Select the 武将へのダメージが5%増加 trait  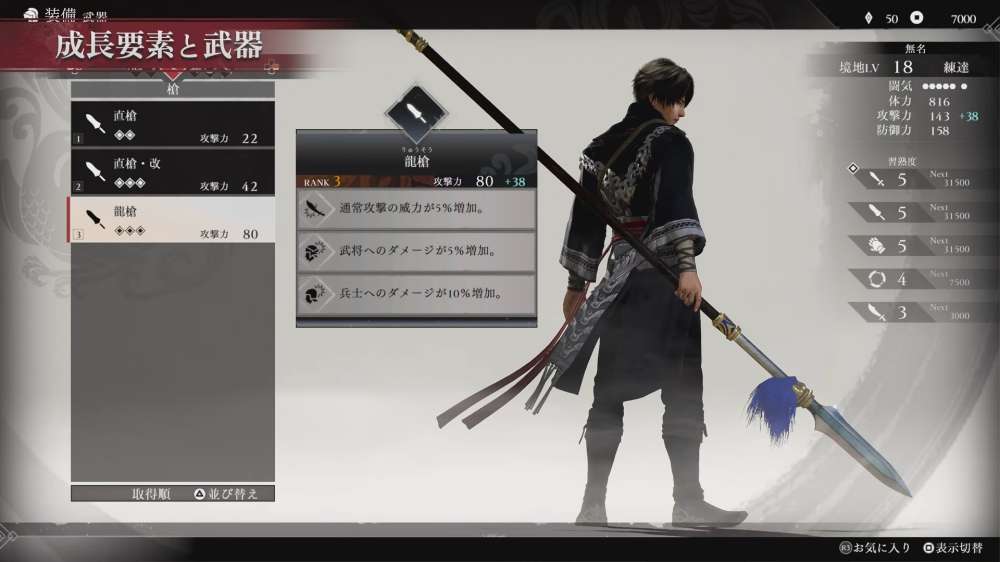417,251
